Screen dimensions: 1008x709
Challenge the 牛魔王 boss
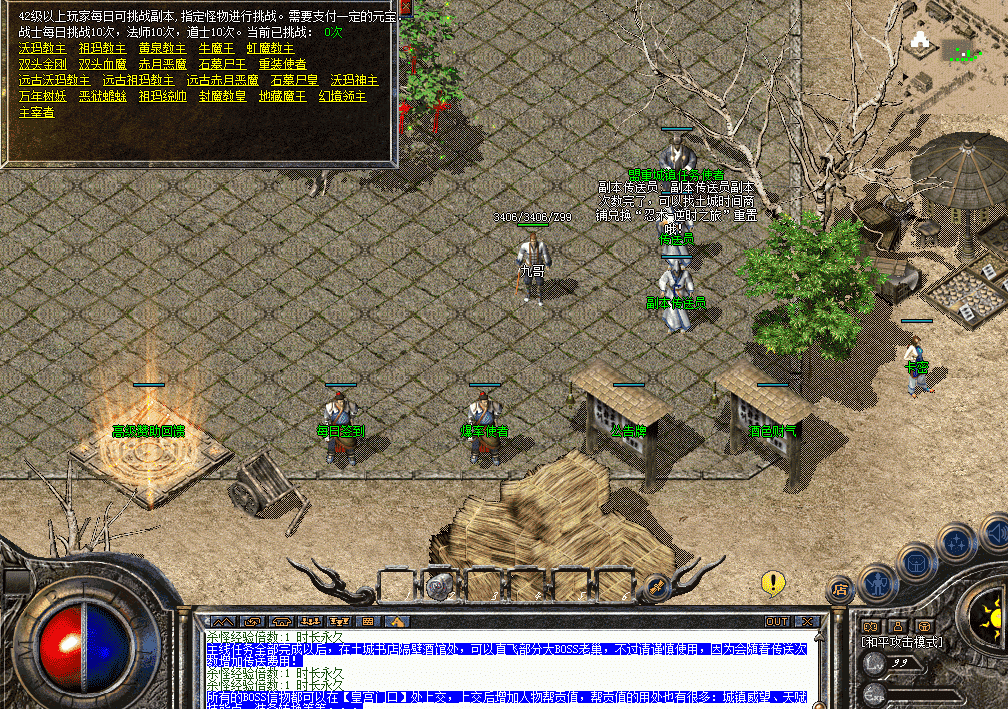click(x=216, y=48)
